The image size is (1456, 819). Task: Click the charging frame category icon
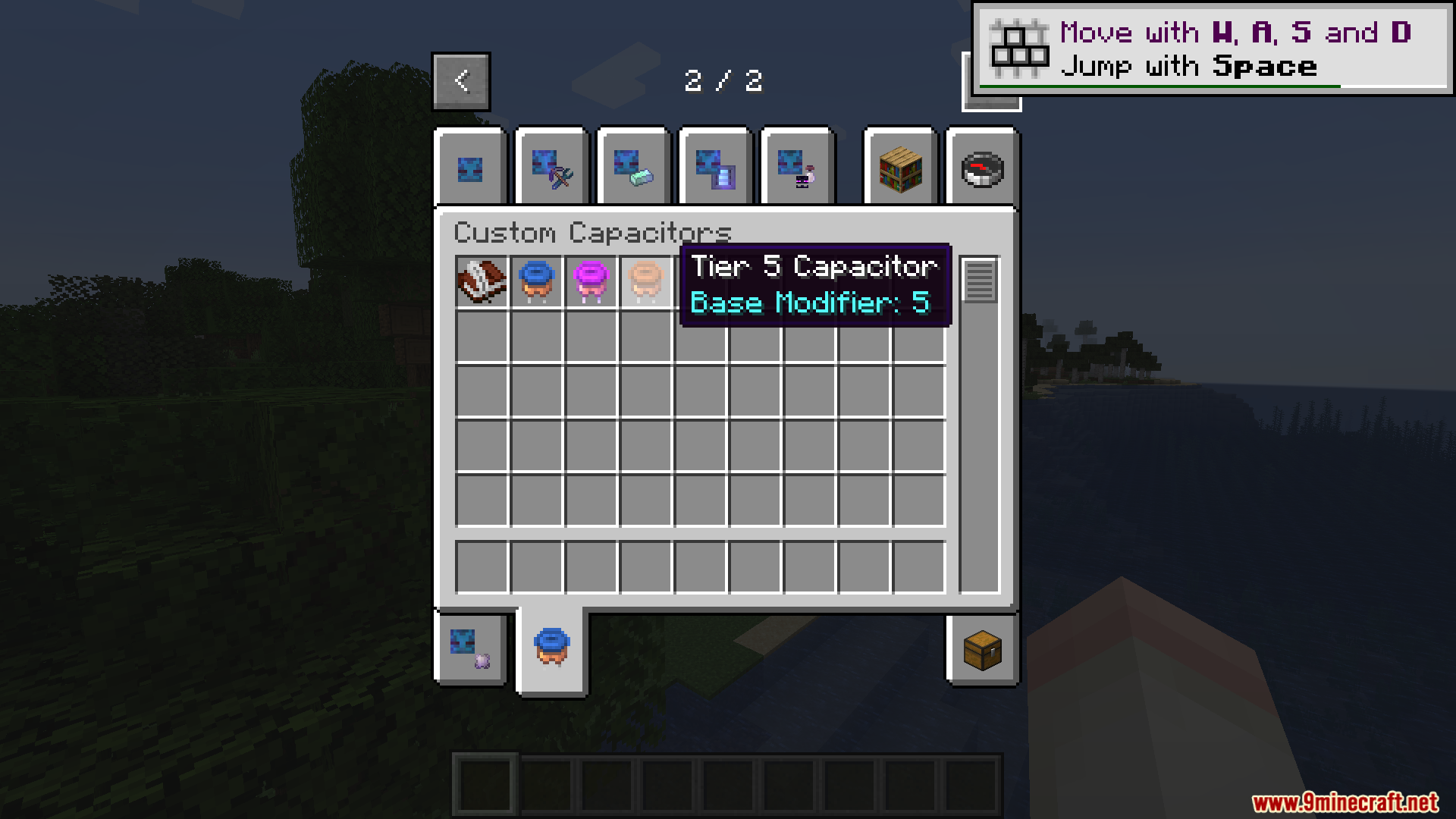[715, 168]
